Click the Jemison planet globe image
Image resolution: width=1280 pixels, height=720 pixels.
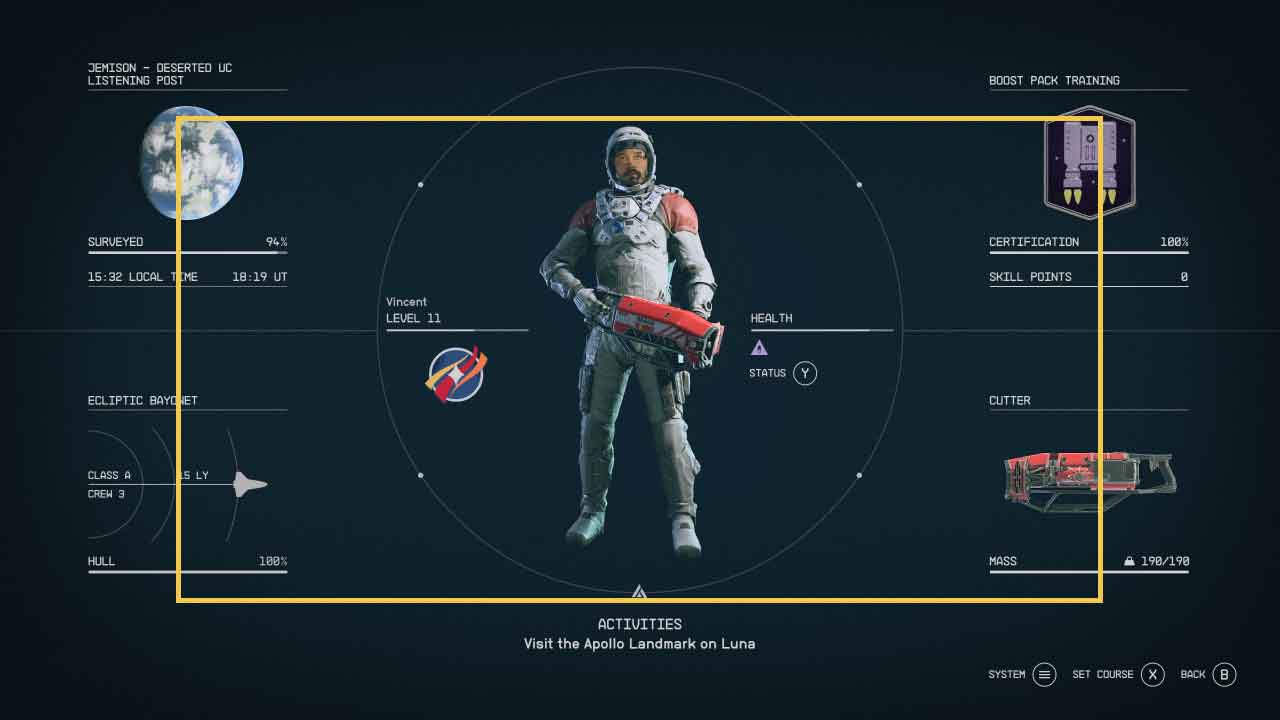191,163
